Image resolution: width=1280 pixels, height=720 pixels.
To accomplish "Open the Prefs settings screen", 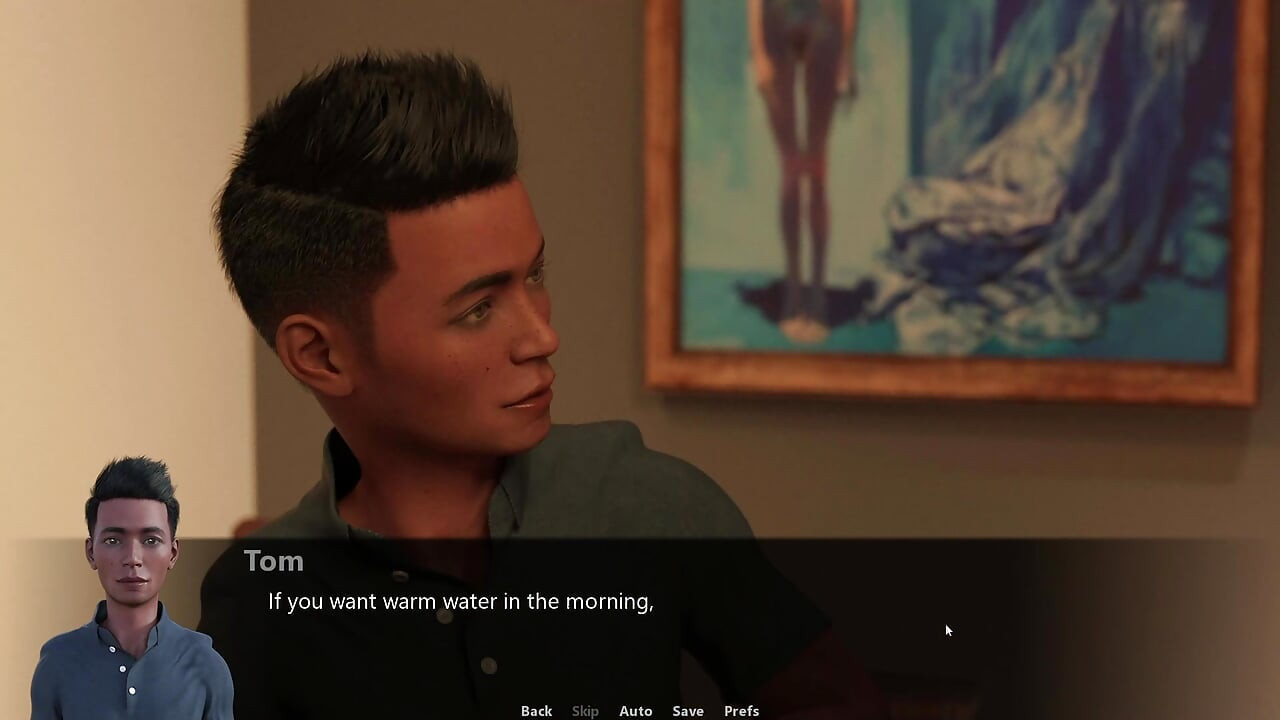I will tap(741, 710).
